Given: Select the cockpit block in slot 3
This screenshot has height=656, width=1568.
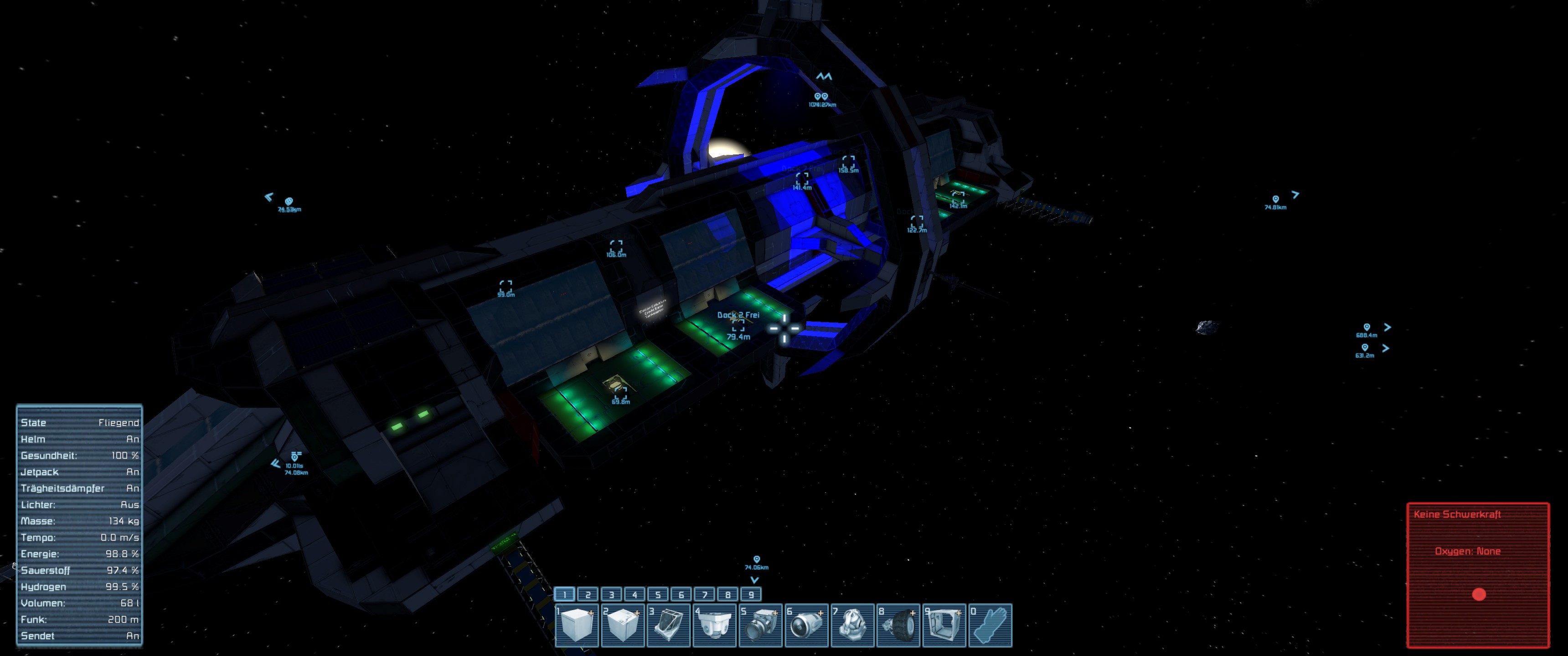Looking at the screenshot, I should [x=668, y=625].
